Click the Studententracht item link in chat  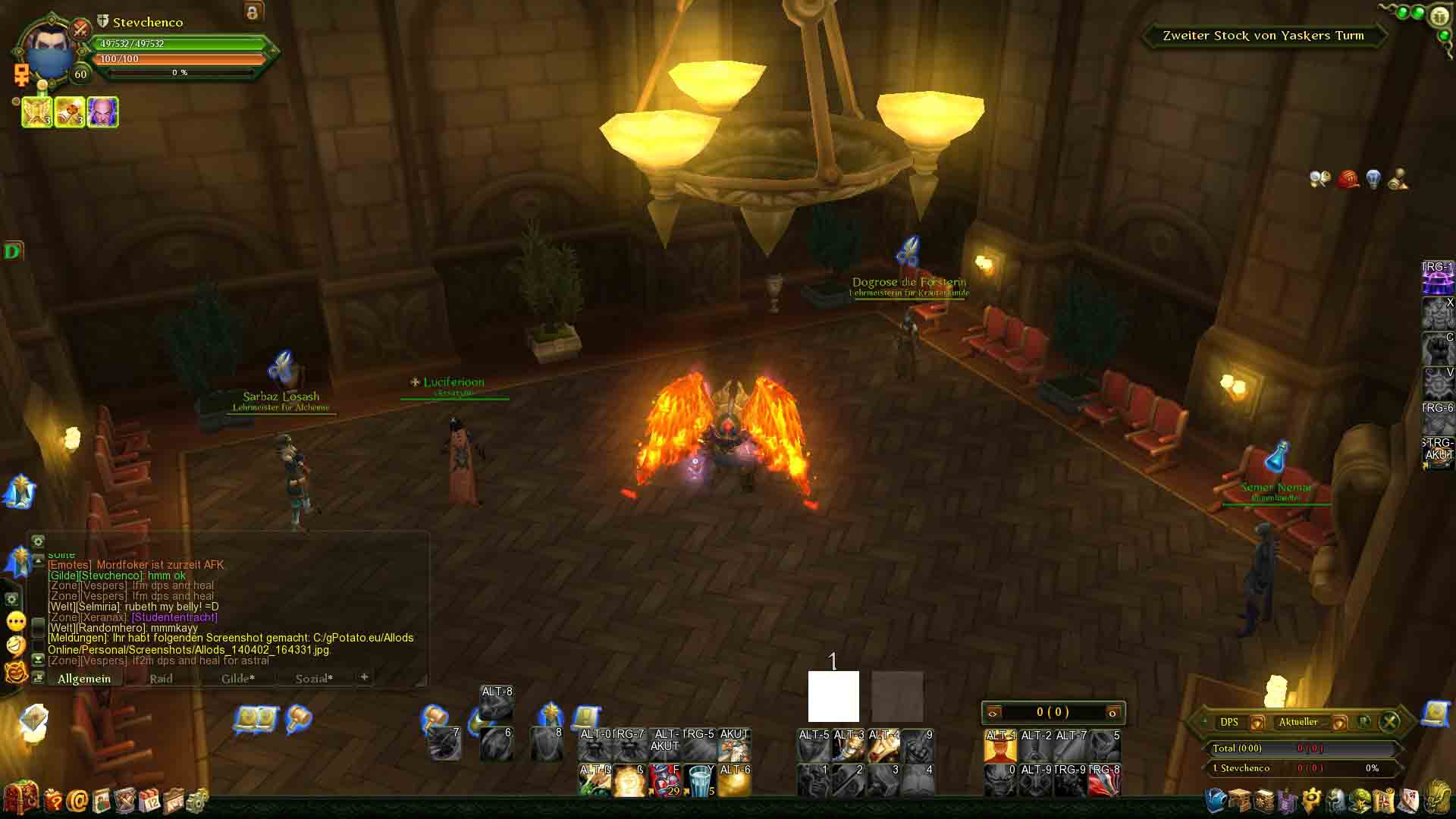(175, 617)
